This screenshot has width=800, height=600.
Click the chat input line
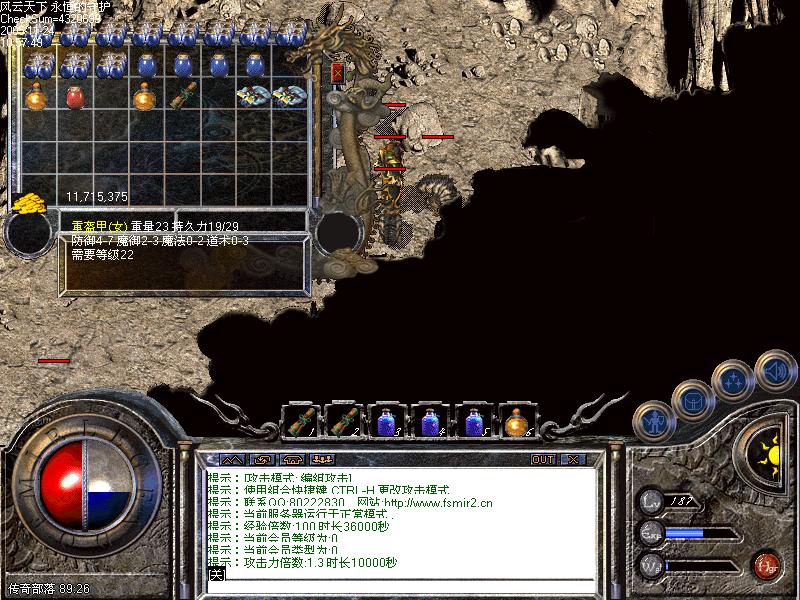tap(400, 575)
